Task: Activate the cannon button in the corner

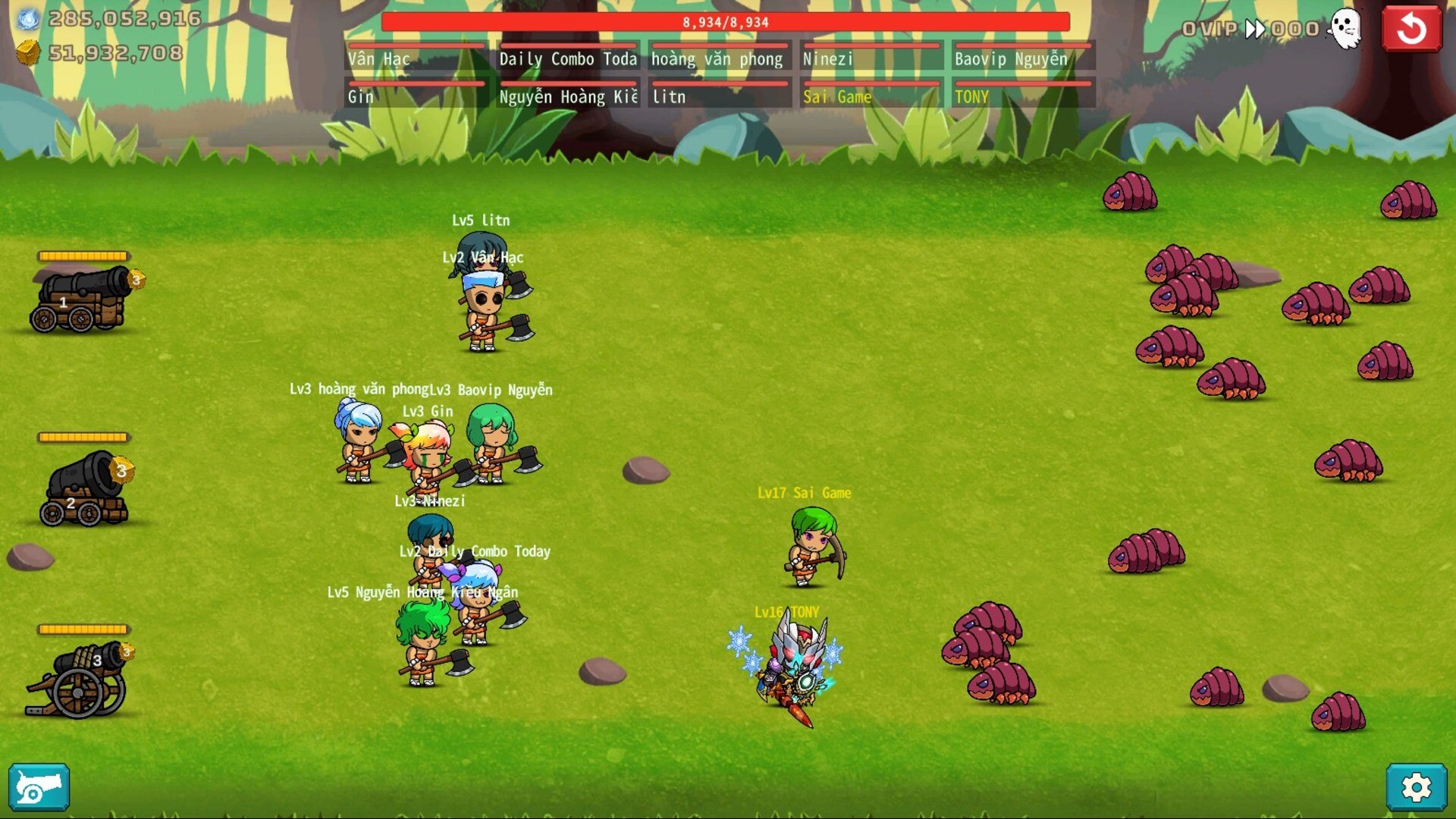Action: [x=39, y=788]
